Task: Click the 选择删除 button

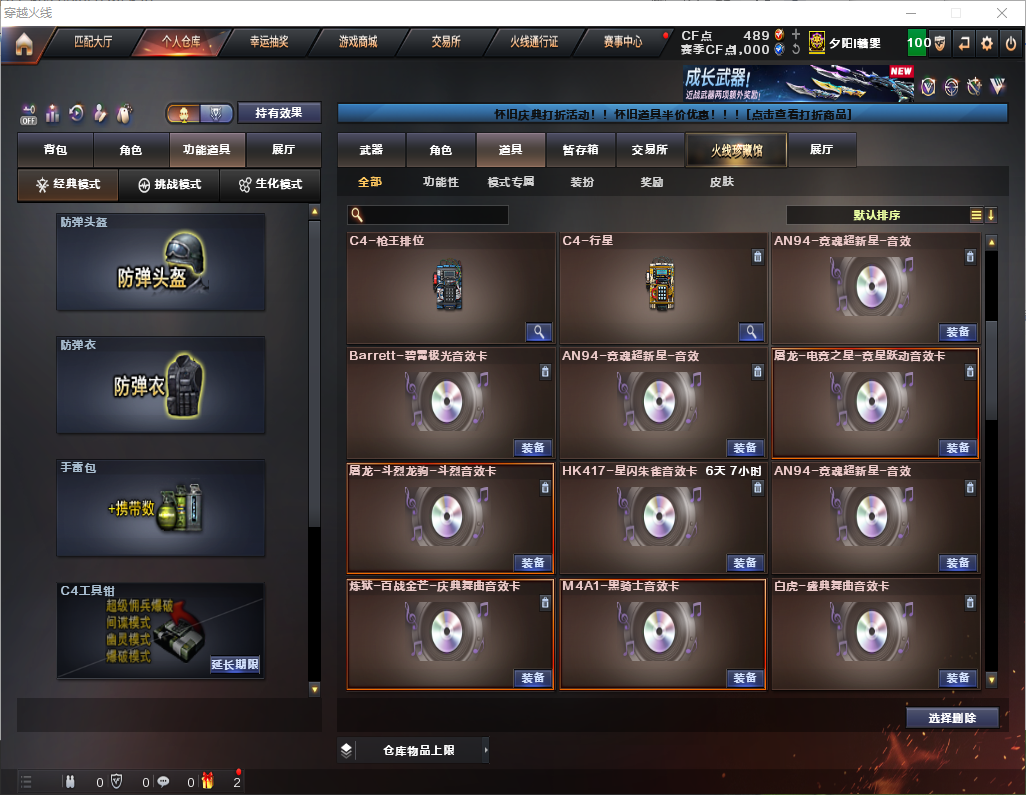Action: click(952, 718)
